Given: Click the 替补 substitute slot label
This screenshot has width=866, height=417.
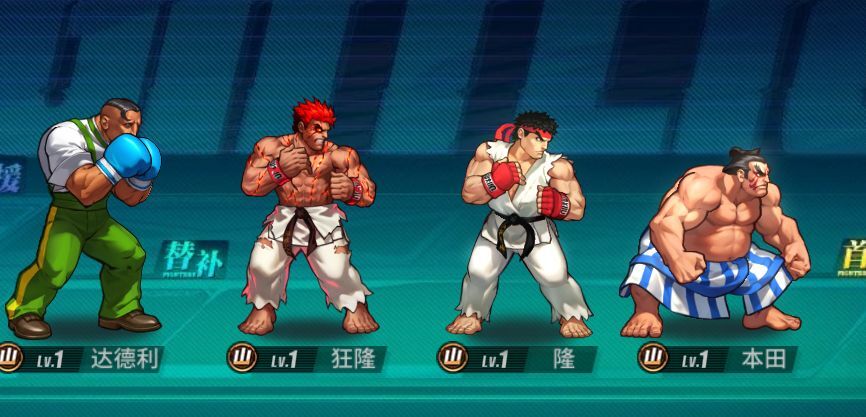Looking at the screenshot, I should coord(191,259).
